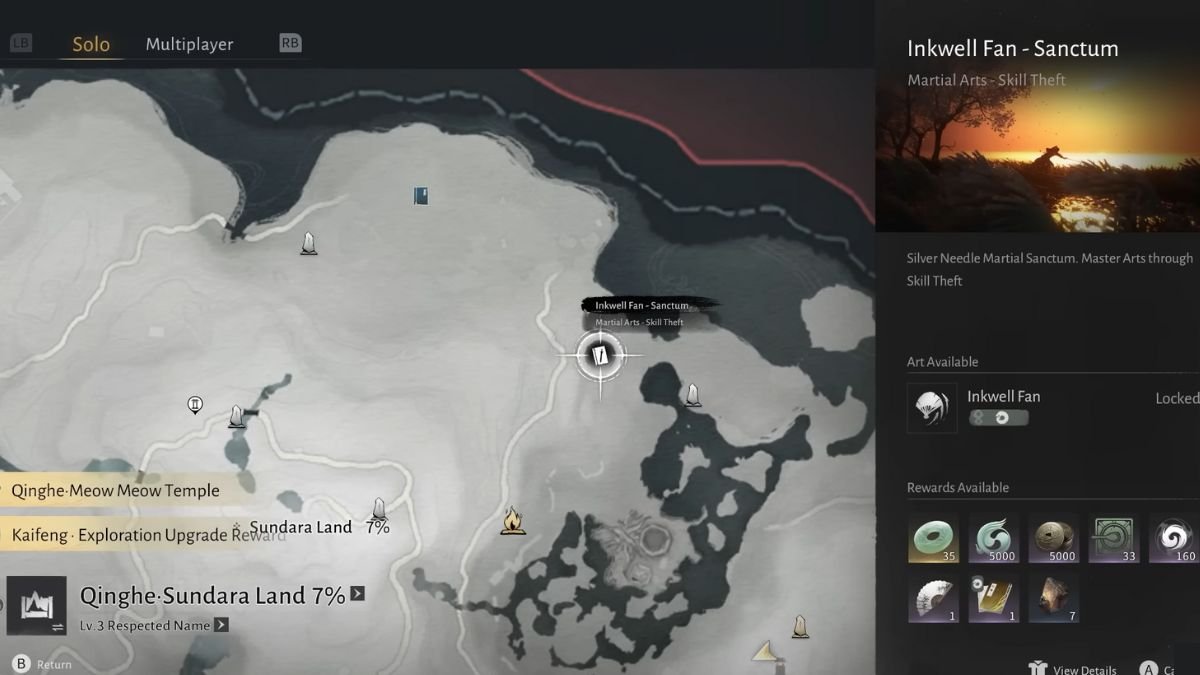Expand the Qinghe·Sundara Land 7% arrow
The width and height of the screenshot is (1200, 675).
point(357,594)
